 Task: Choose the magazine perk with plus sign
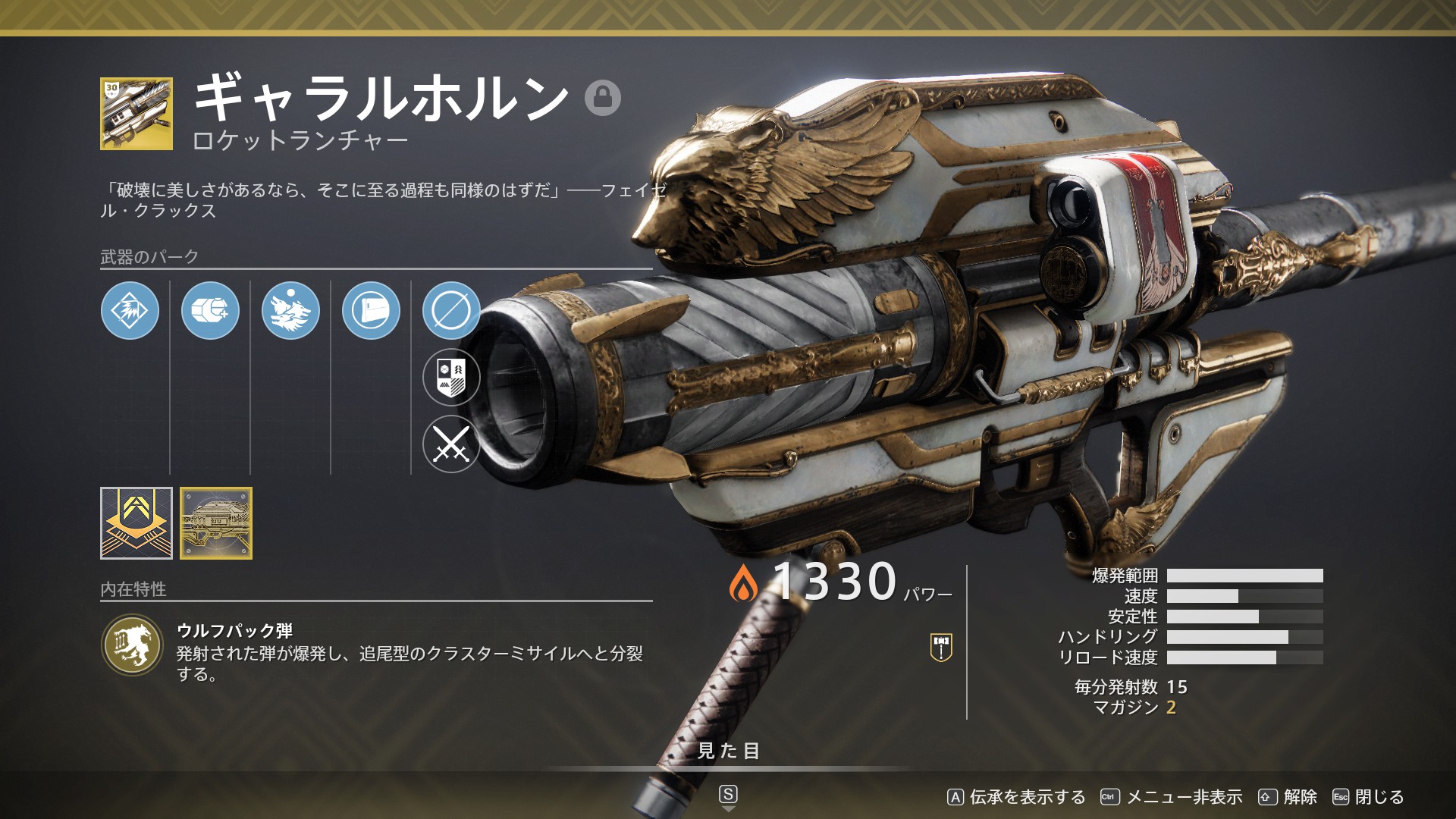click(210, 310)
